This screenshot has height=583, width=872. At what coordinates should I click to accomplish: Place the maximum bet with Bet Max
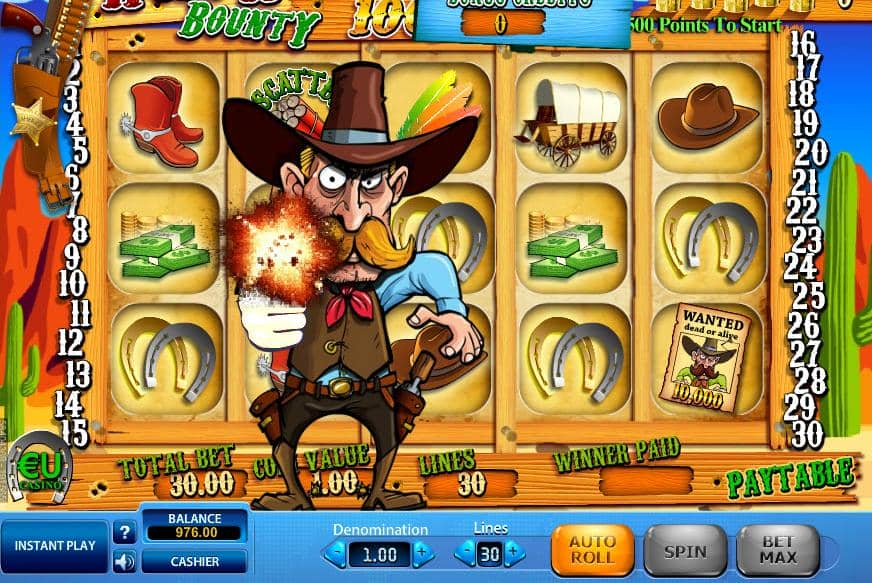[x=778, y=551]
